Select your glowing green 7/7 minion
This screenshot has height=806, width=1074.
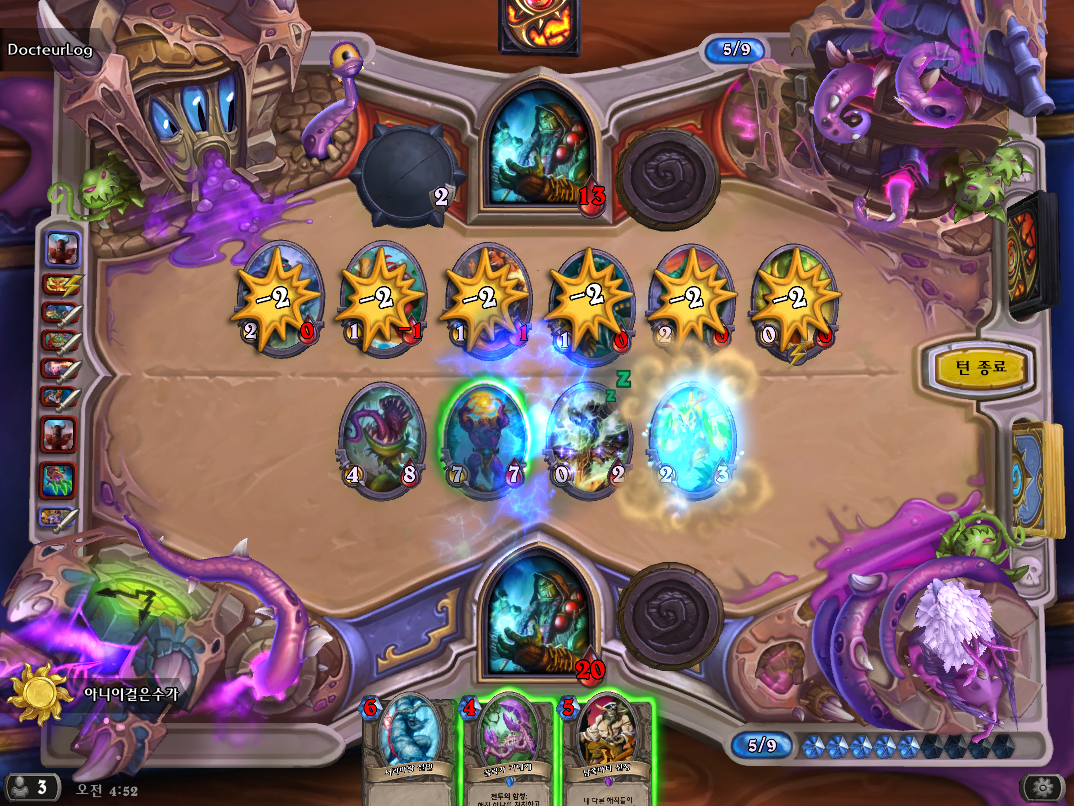(484, 440)
